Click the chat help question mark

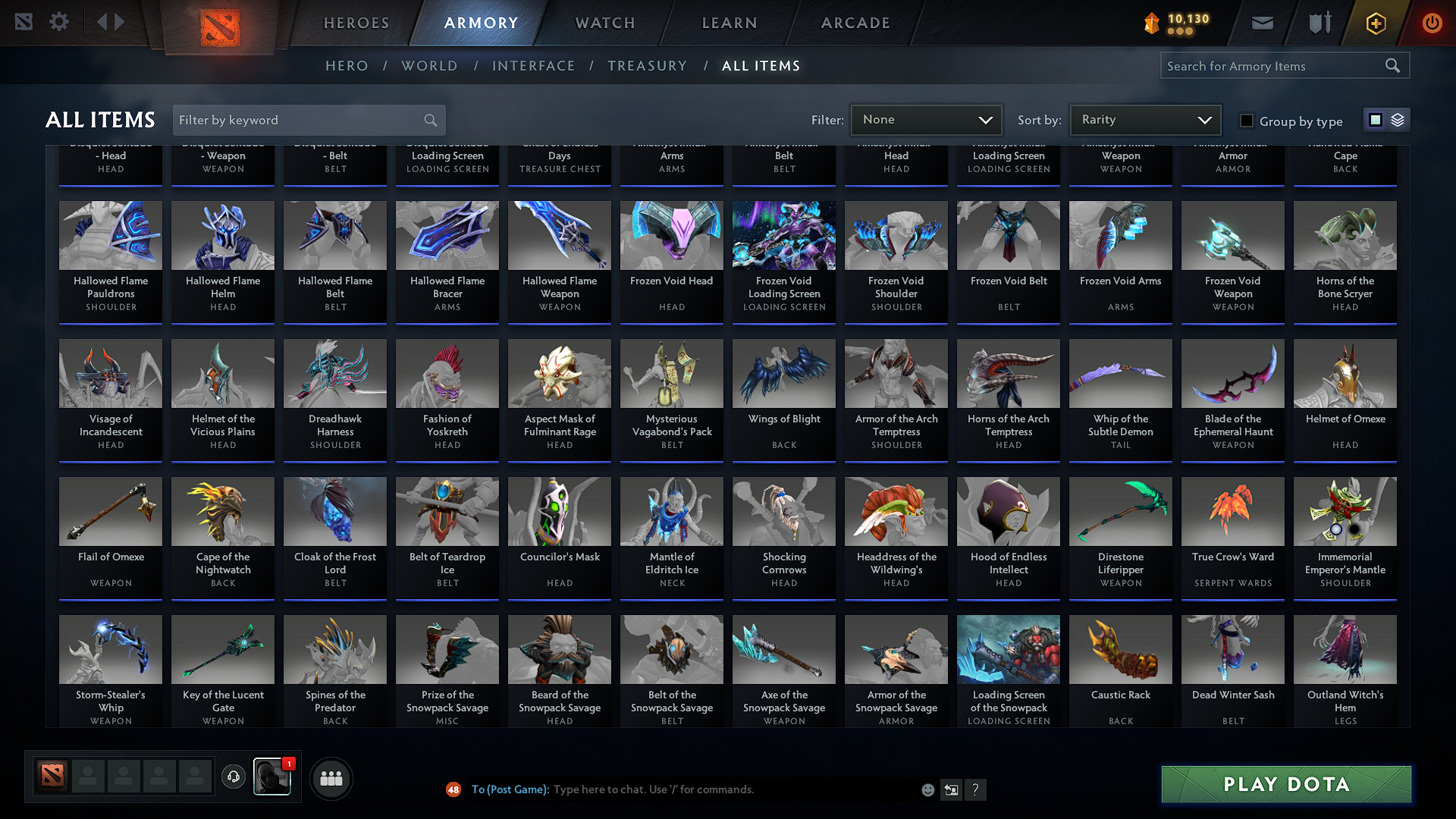pos(976,789)
